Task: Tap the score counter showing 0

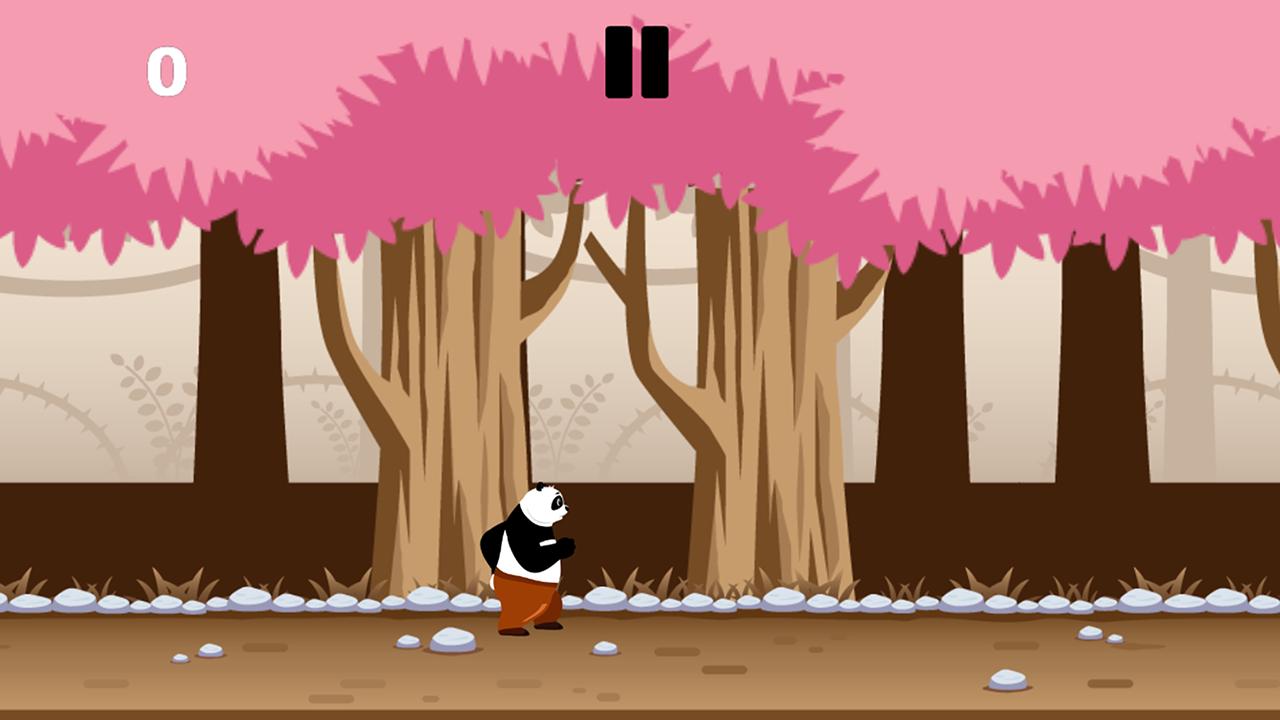Action: (x=168, y=69)
